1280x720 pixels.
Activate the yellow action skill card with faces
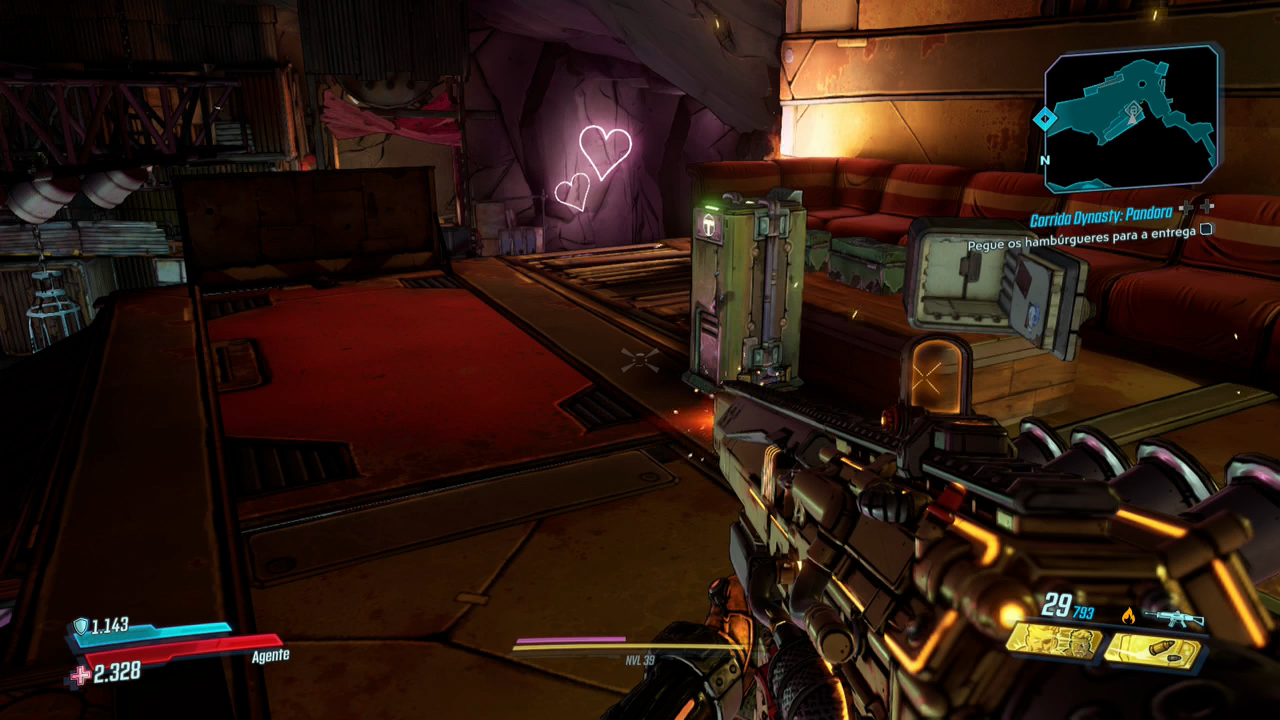(x=1053, y=641)
